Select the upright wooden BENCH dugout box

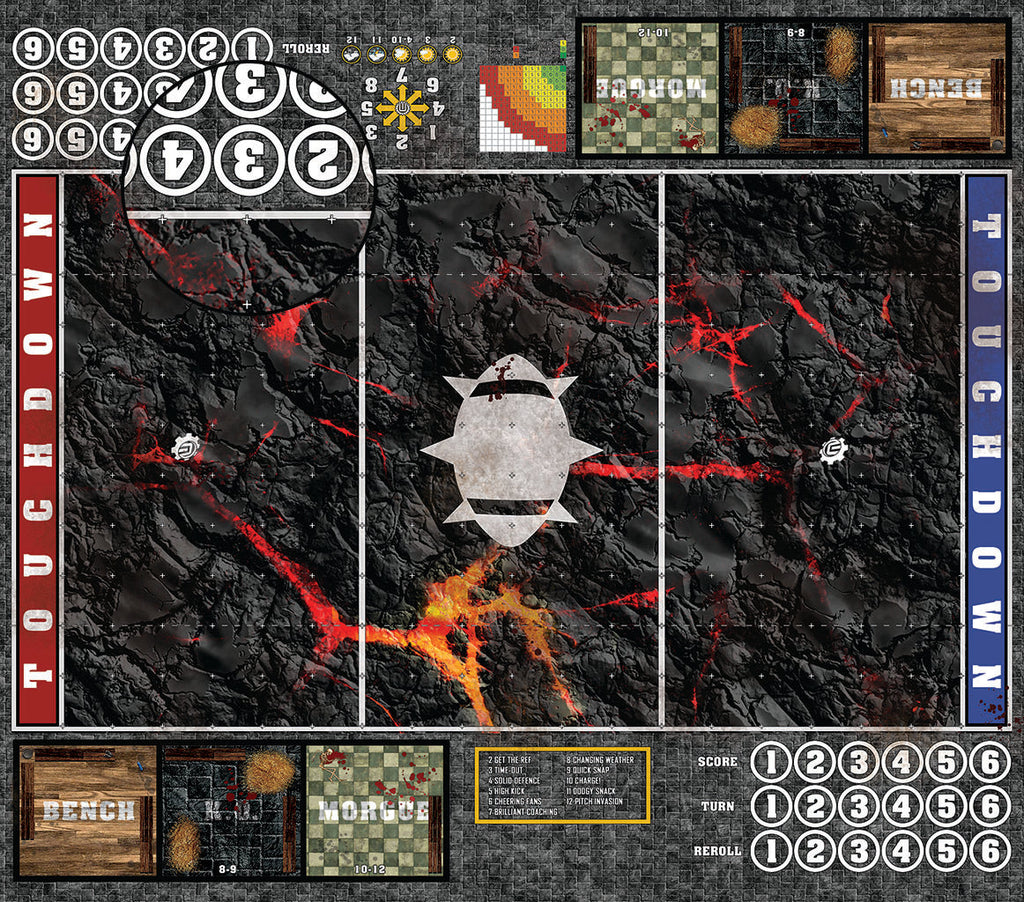click(88, 809)
